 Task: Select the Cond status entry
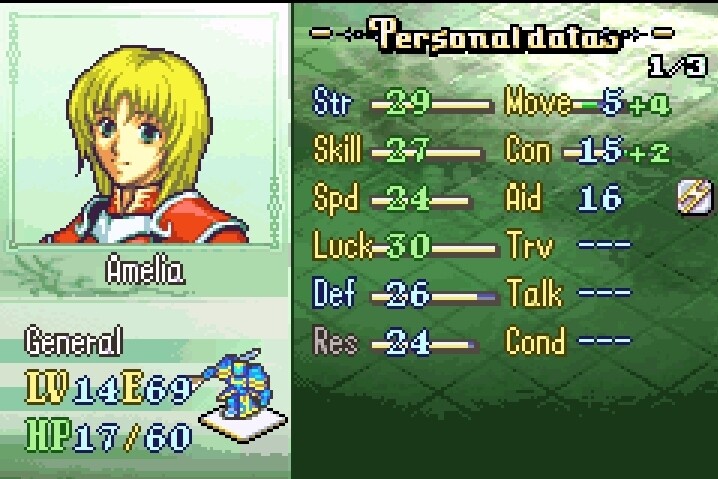point(568,341)
